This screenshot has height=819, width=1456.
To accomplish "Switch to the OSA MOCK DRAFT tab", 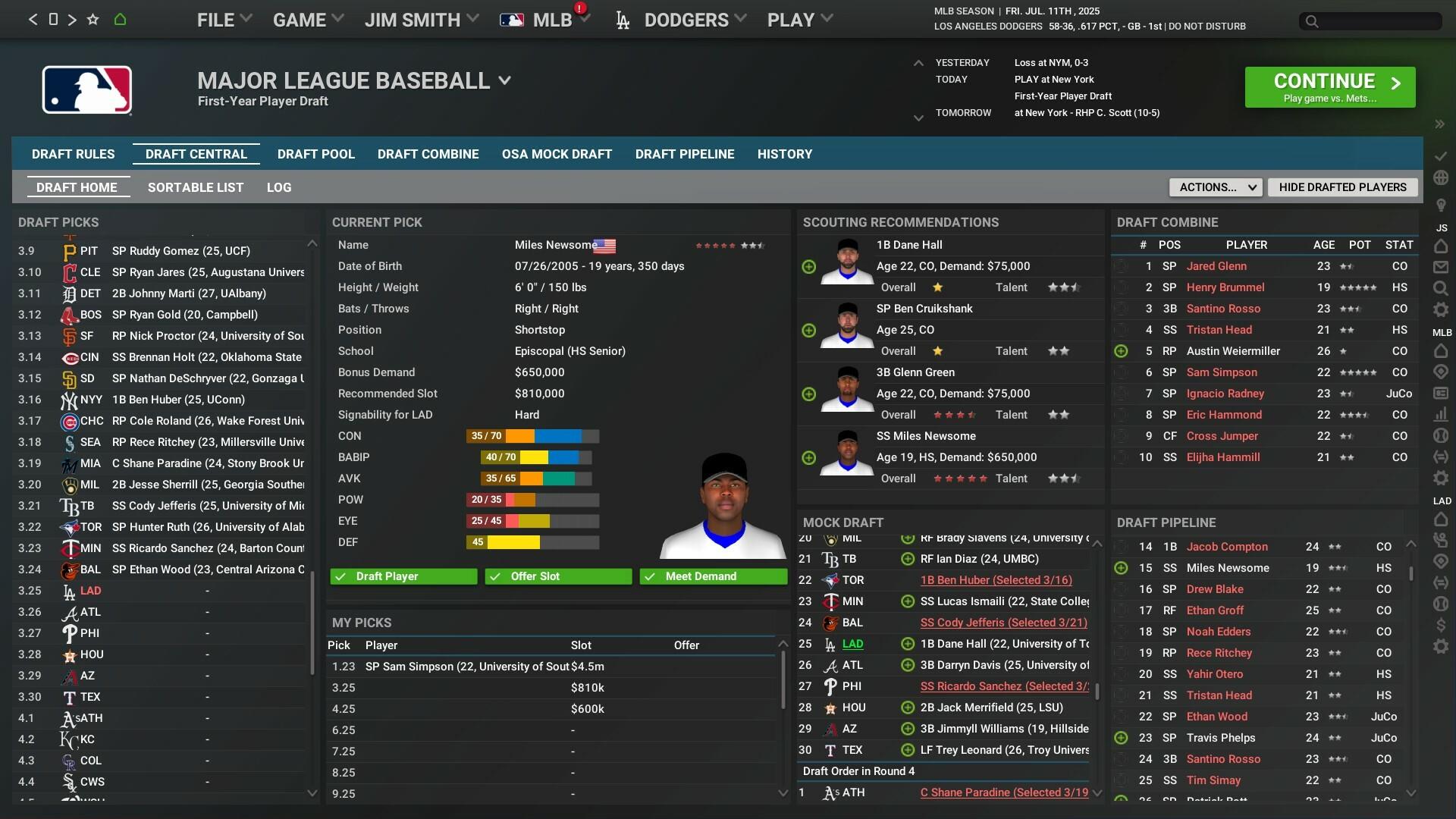I will (x=557, y=154).
